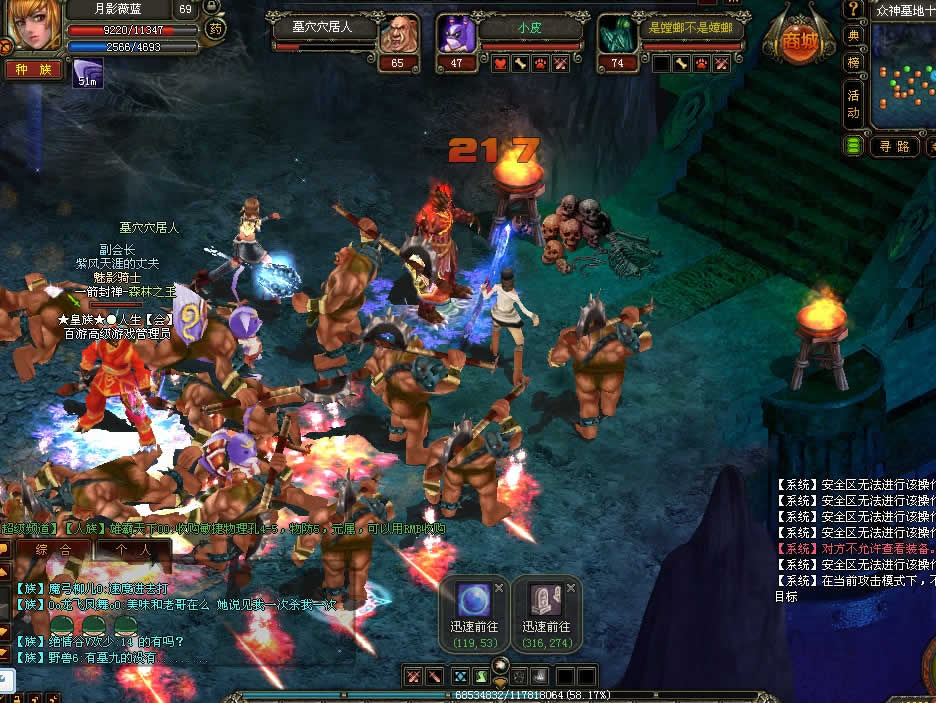The width and height of the screenshot is (936, 703).
Task: Click the tombstone 迅速前往 shortcut
Action: pos(546,600)
